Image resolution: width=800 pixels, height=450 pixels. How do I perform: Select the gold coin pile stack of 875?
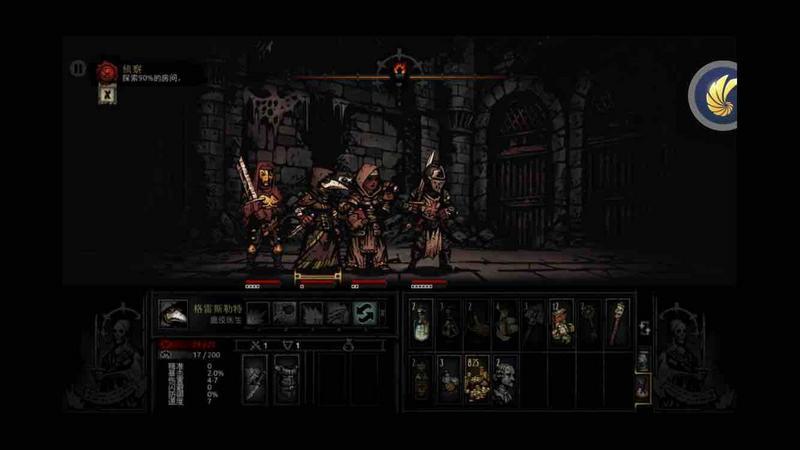click(x=478, y=380)
